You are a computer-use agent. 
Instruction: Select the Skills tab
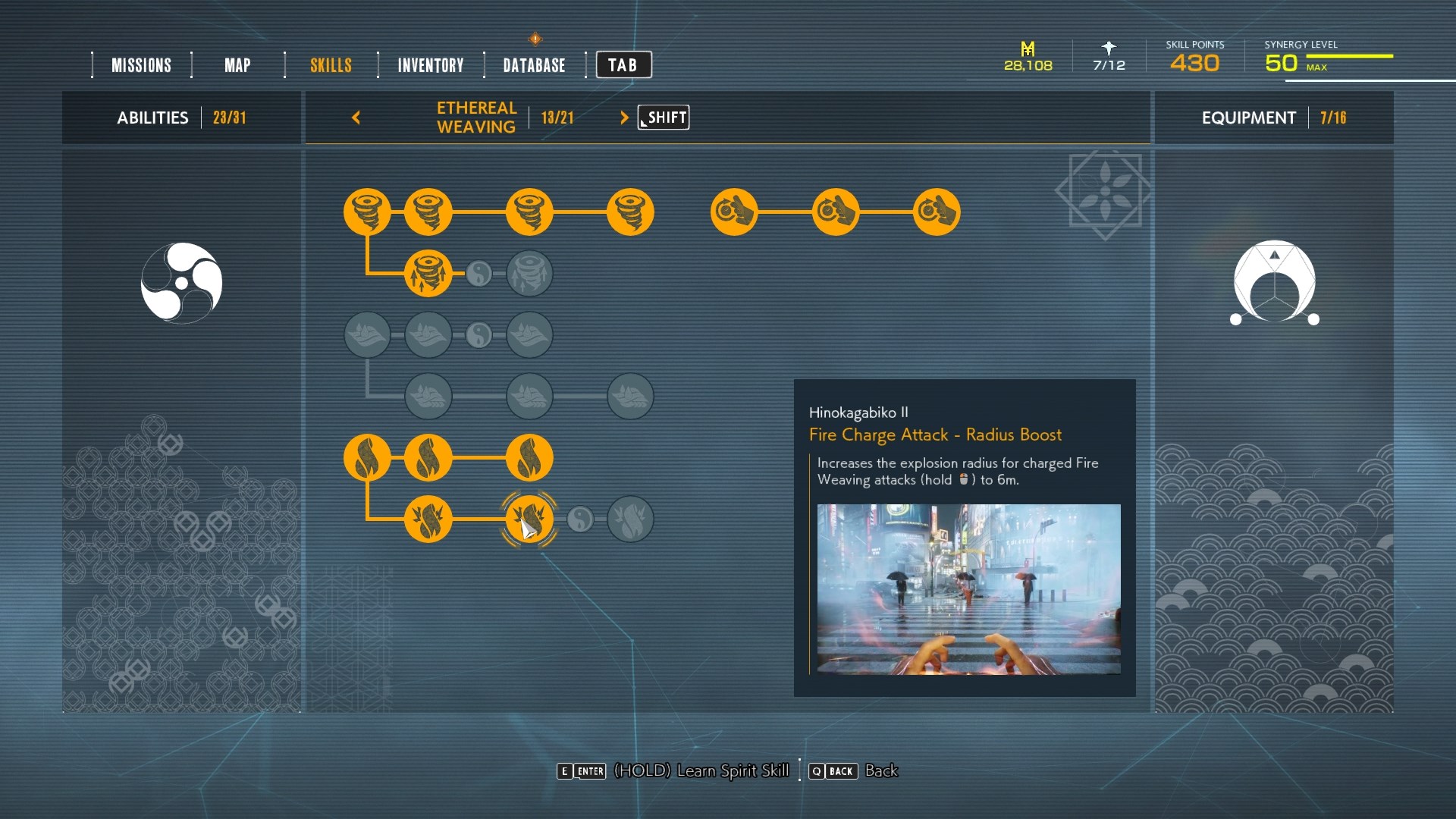click(x=331, y=65)
